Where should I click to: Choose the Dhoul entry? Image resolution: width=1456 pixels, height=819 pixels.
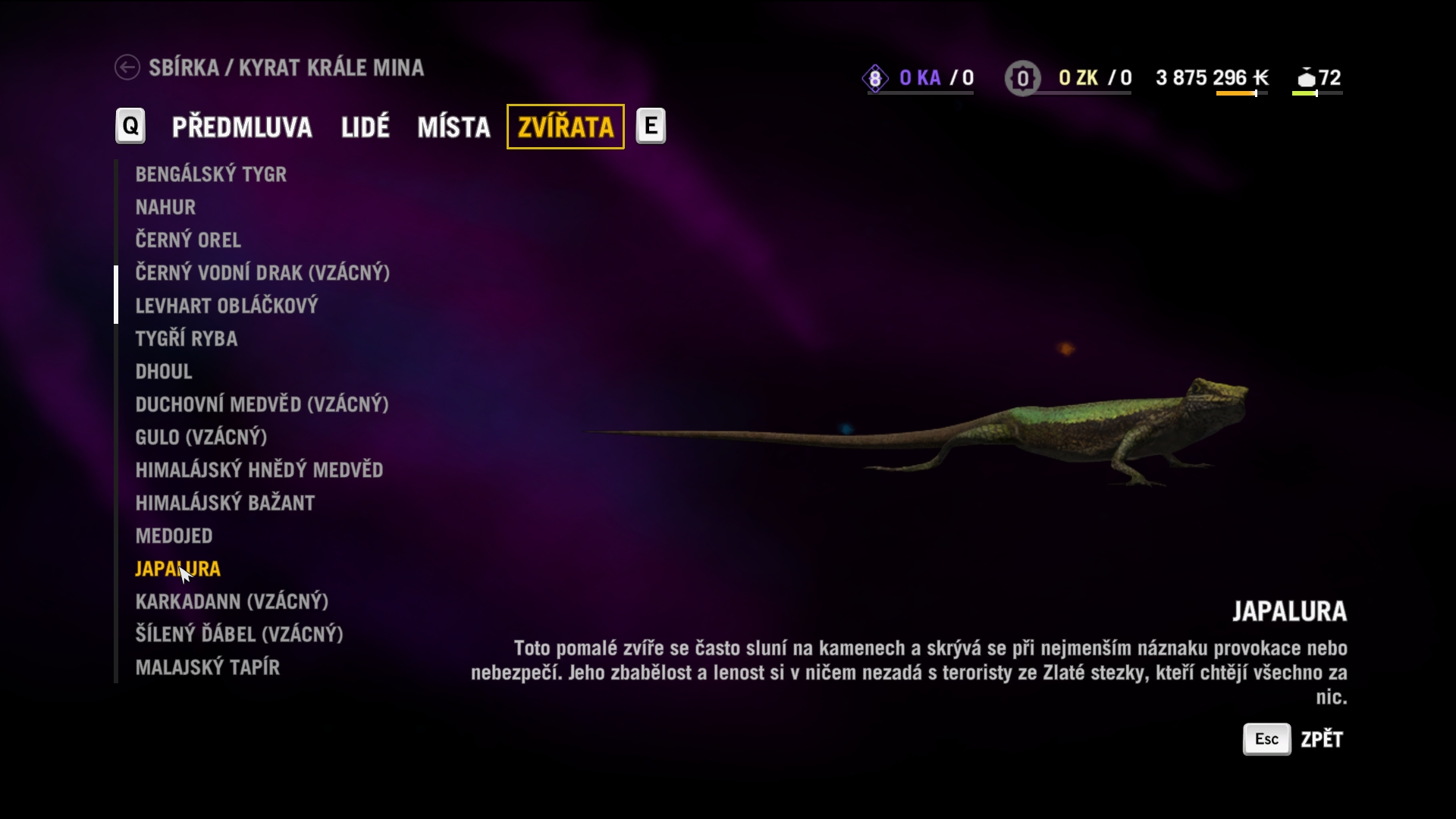coord(164,372)
